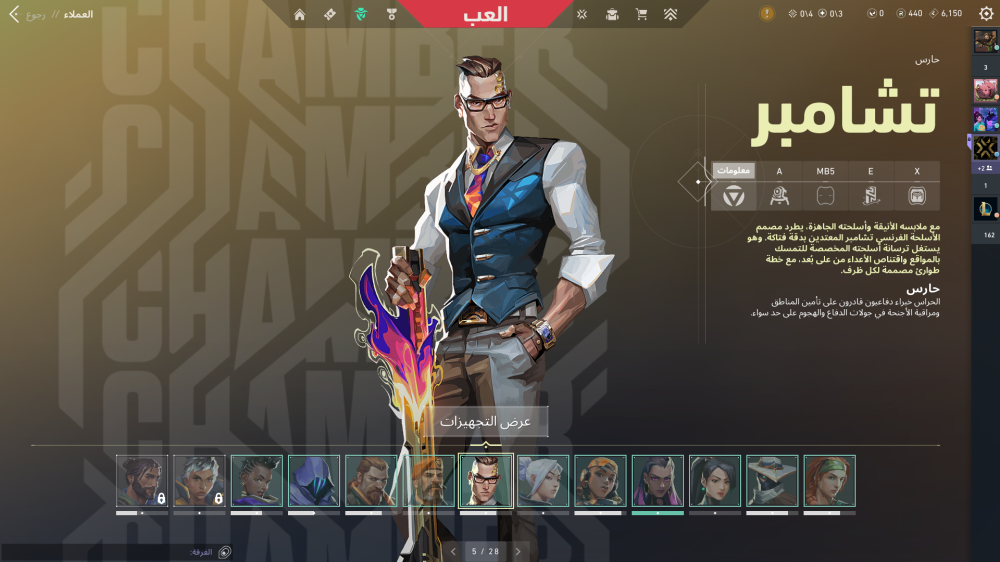This screenshot has height=562, width=1000.
Task: Select the hooded Omen agent portrait
Action: point(314,481)
